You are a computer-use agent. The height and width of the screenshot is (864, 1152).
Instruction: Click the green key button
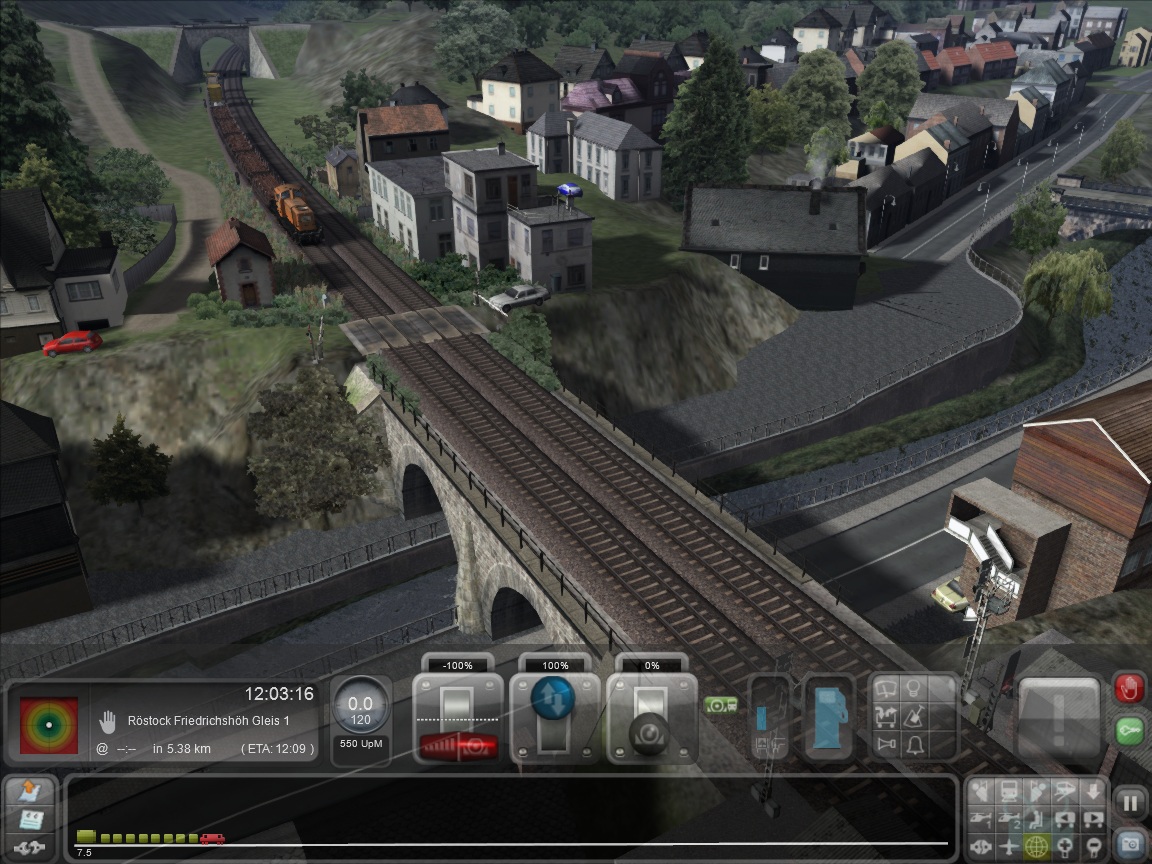coord(1129,730)
